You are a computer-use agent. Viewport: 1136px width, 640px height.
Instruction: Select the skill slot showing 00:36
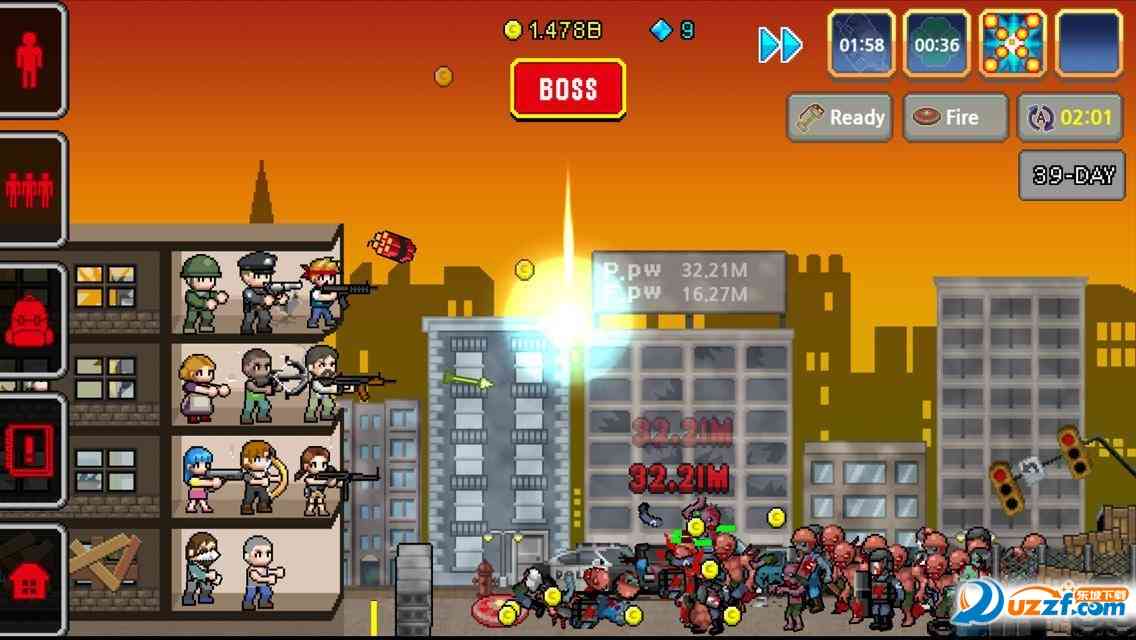tap(937, 44)
